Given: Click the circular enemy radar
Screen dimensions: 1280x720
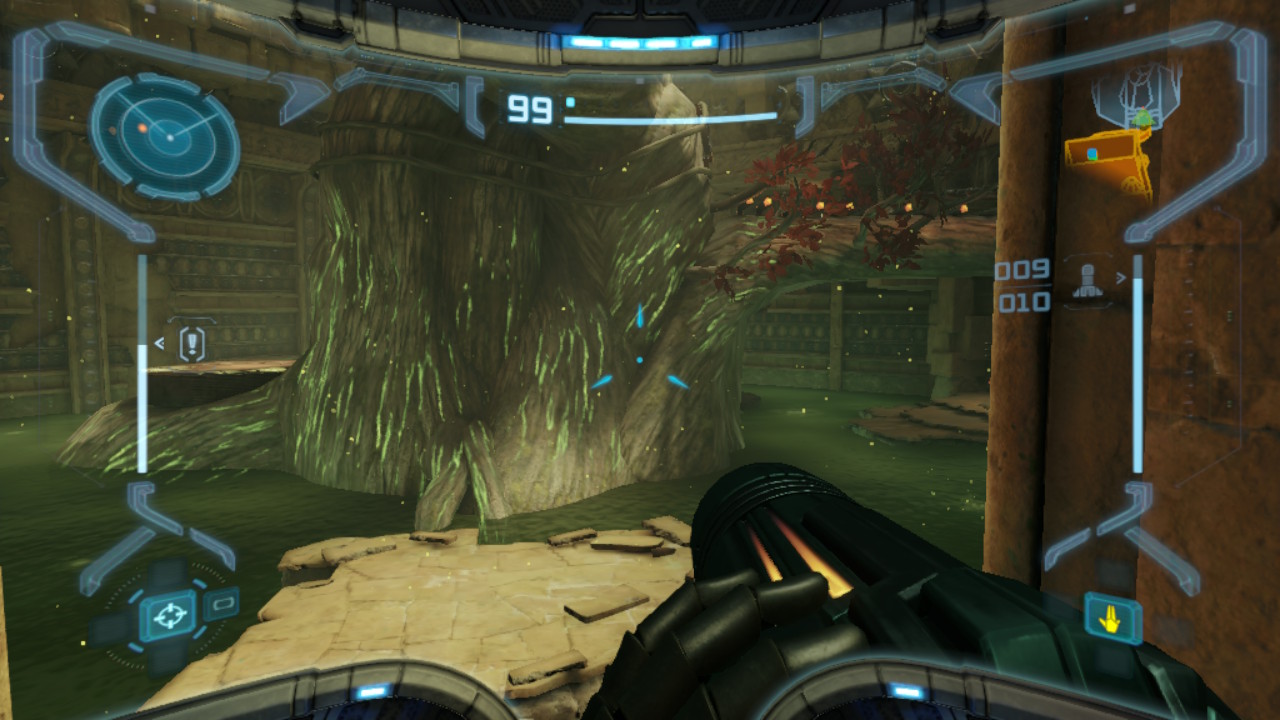Looking at the screenshot, I should point(165,135).
